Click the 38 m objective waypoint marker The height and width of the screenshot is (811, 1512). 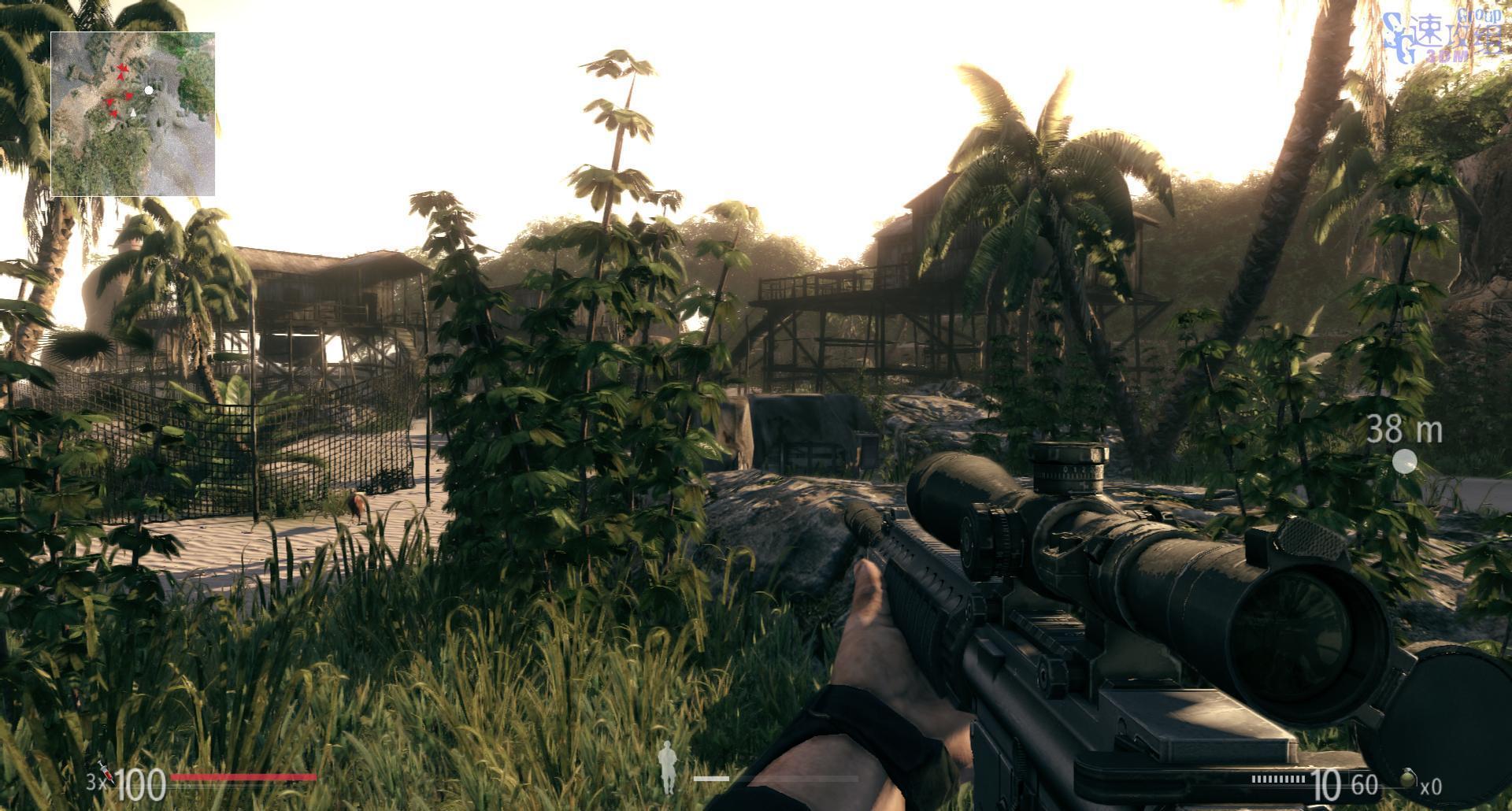click(x=1404, y=461)
